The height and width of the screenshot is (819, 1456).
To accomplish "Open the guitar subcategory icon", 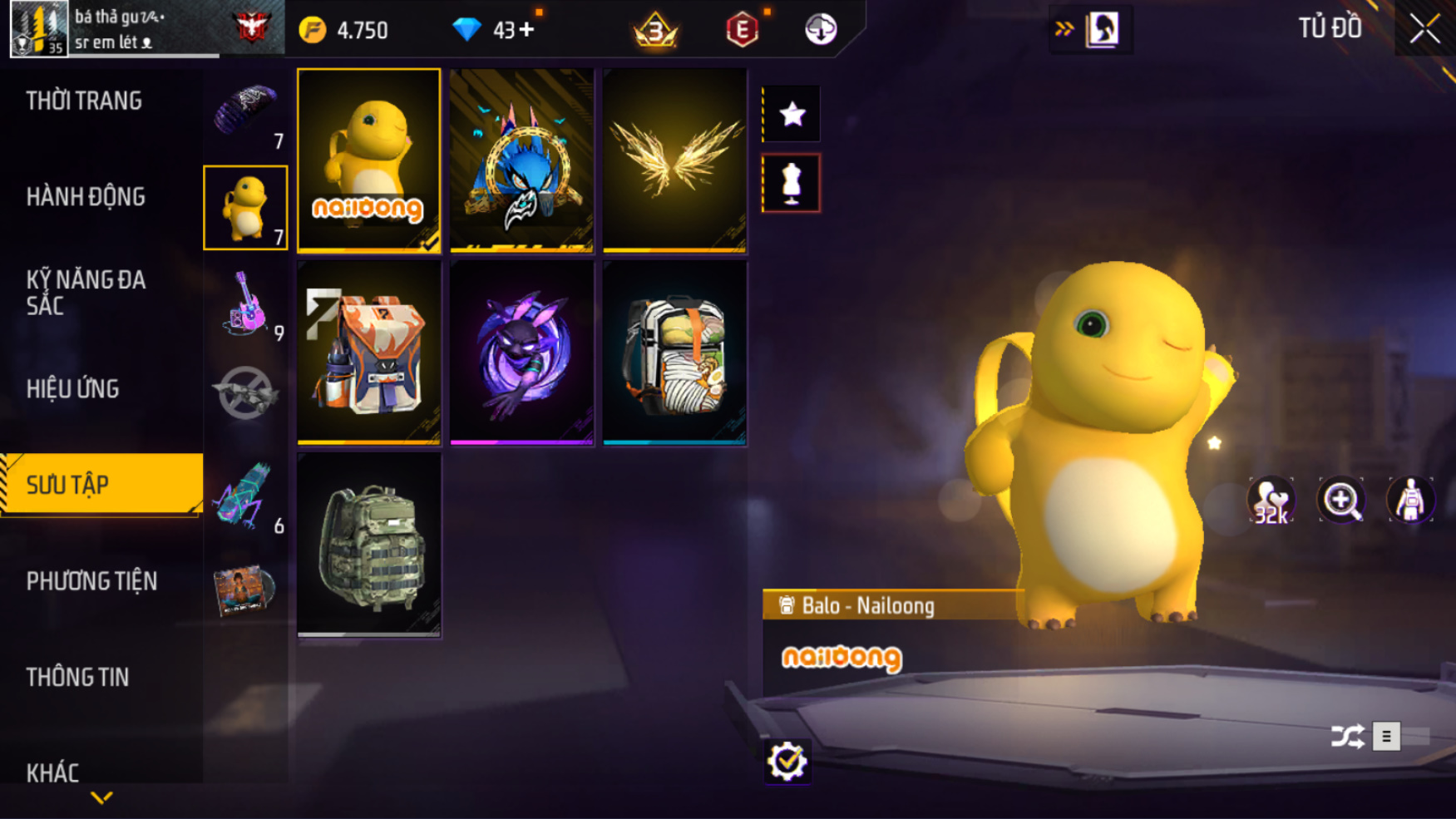I will [x=245, y=303].
